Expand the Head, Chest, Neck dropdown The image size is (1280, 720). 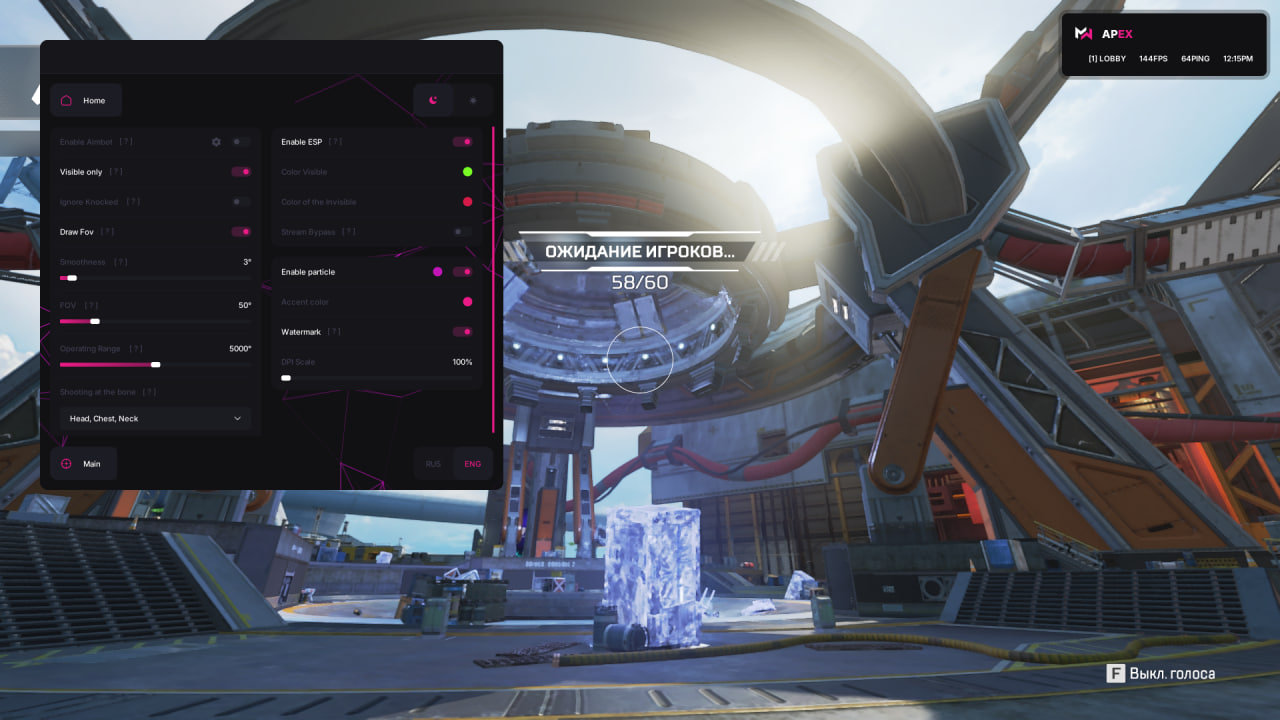(x=155, y=418)
